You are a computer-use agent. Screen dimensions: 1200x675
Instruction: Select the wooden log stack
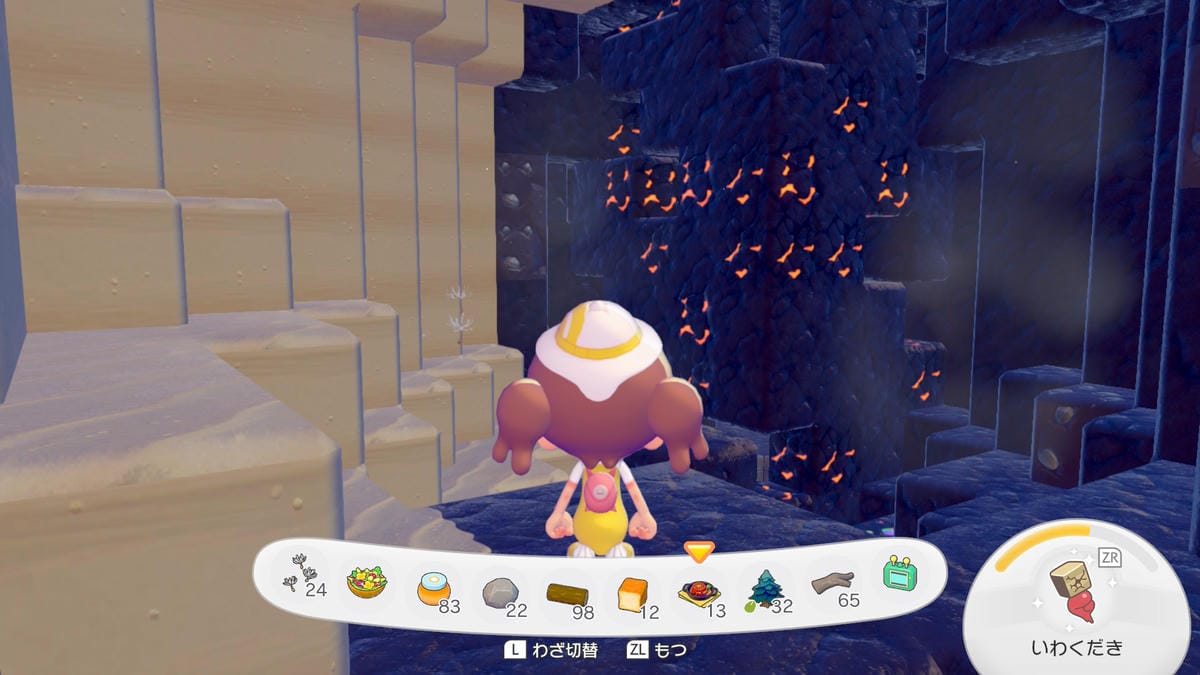[x=567, y=594]
